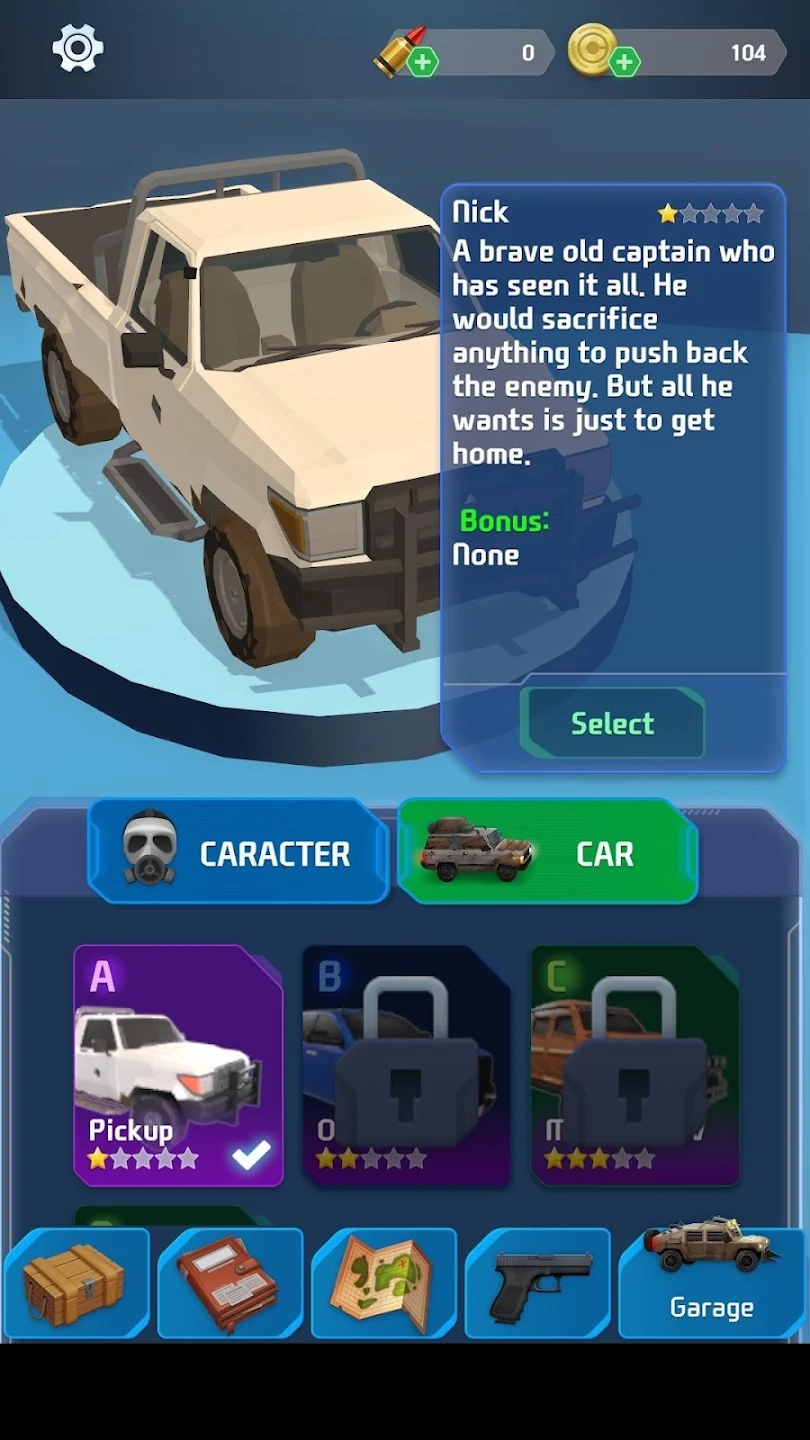Add more bullets with the green plus
The width and height of the screenshot is (810, 1440).
pyautogui.click(x=422, y=62)
